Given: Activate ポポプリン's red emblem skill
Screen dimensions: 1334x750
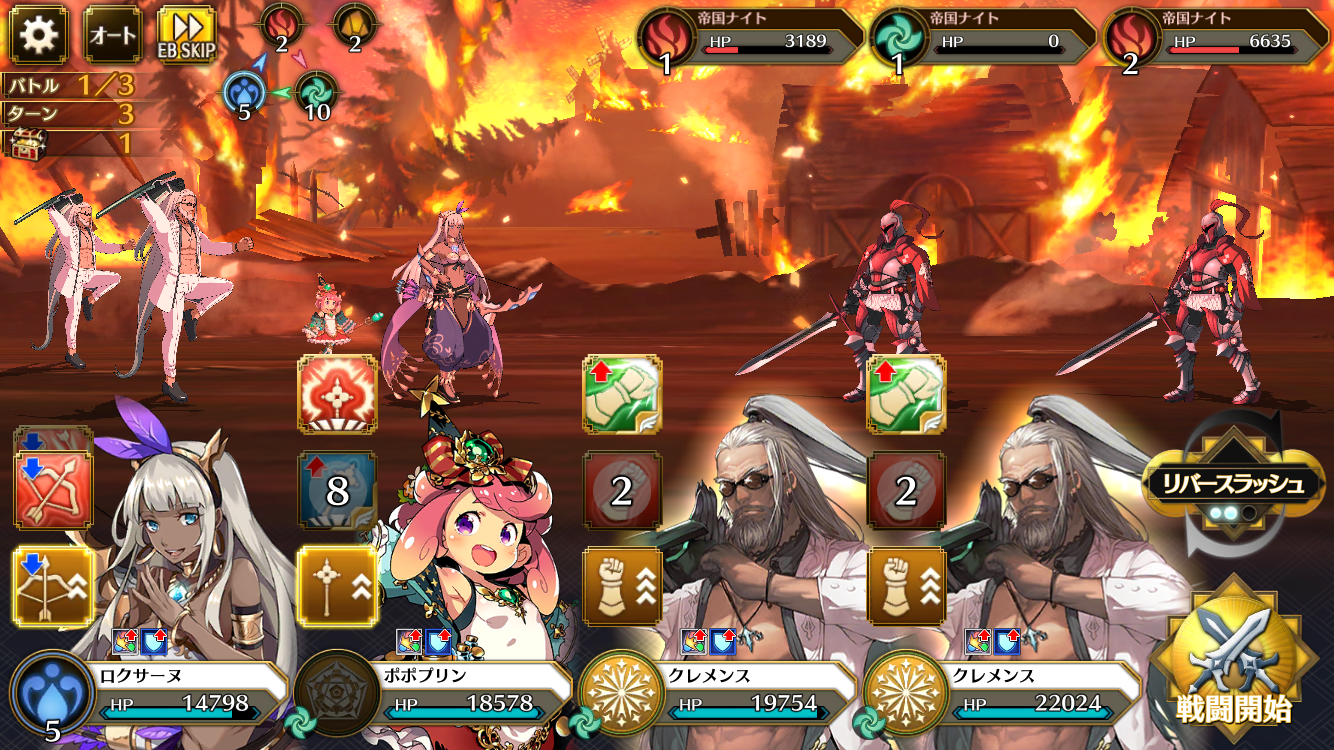Looking at the screenshot, I should pyautogui.click(x=337, y=395).
